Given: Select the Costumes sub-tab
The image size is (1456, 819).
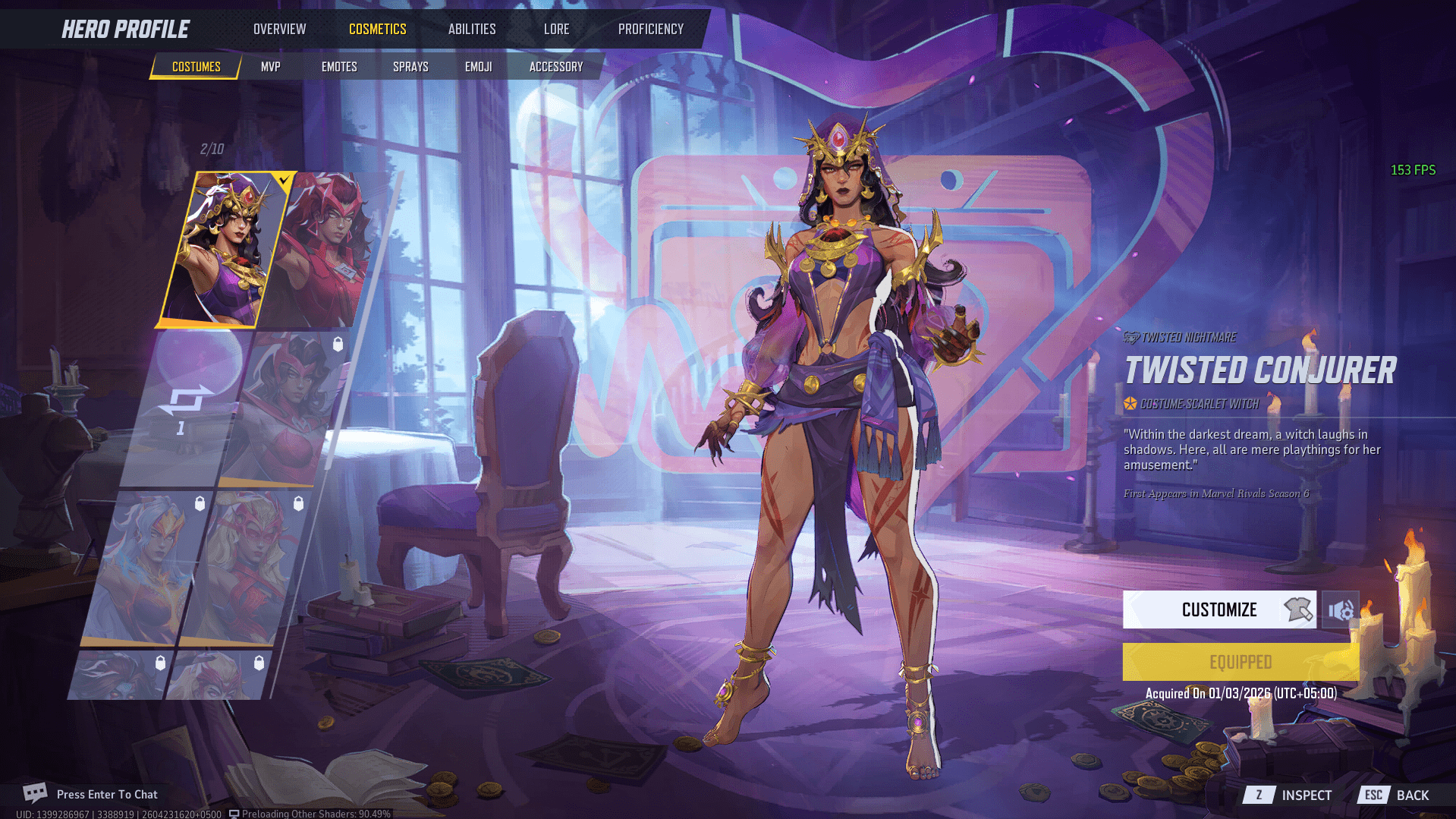Looking at the screenshot, I should 196,67.
